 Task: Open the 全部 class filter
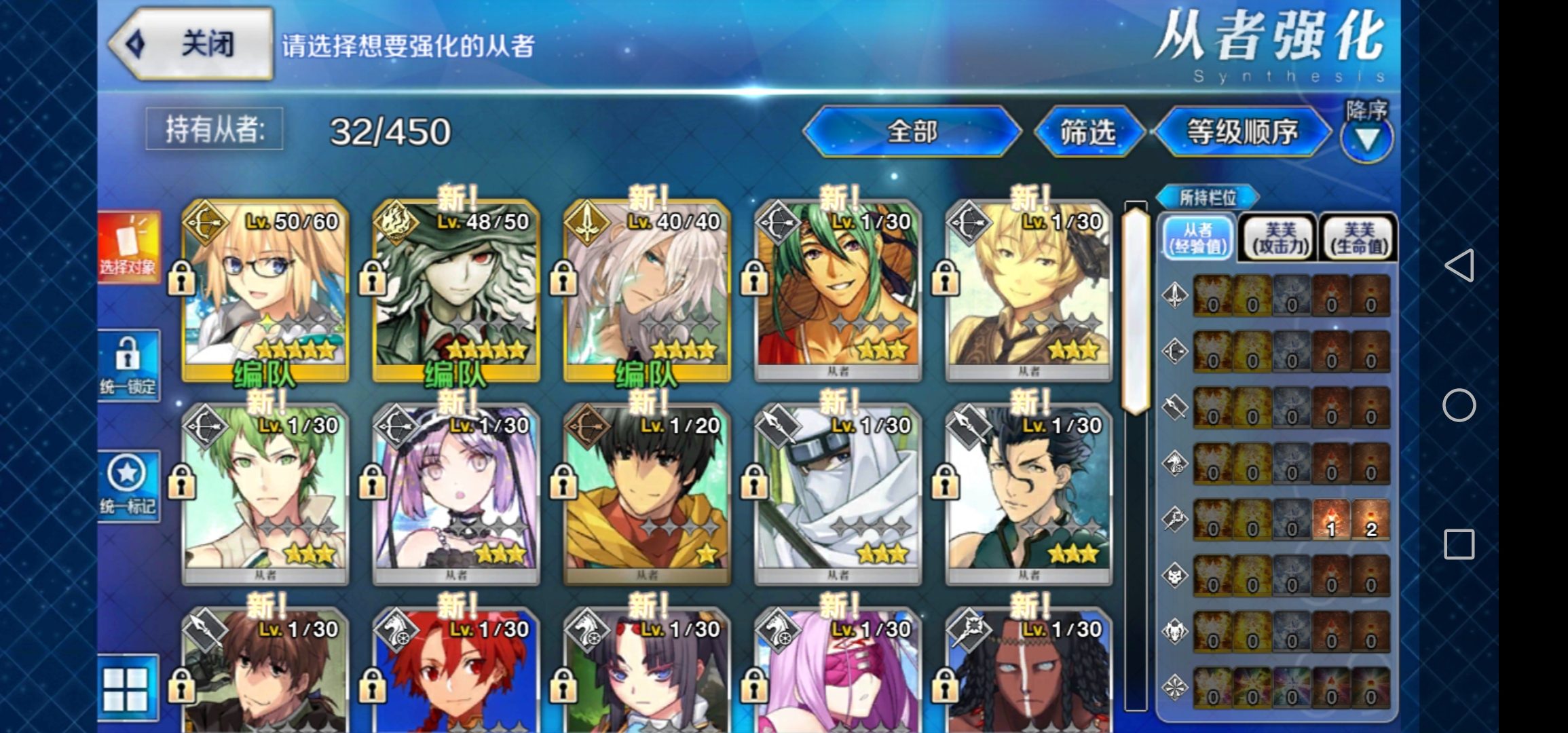pos(912,132)
